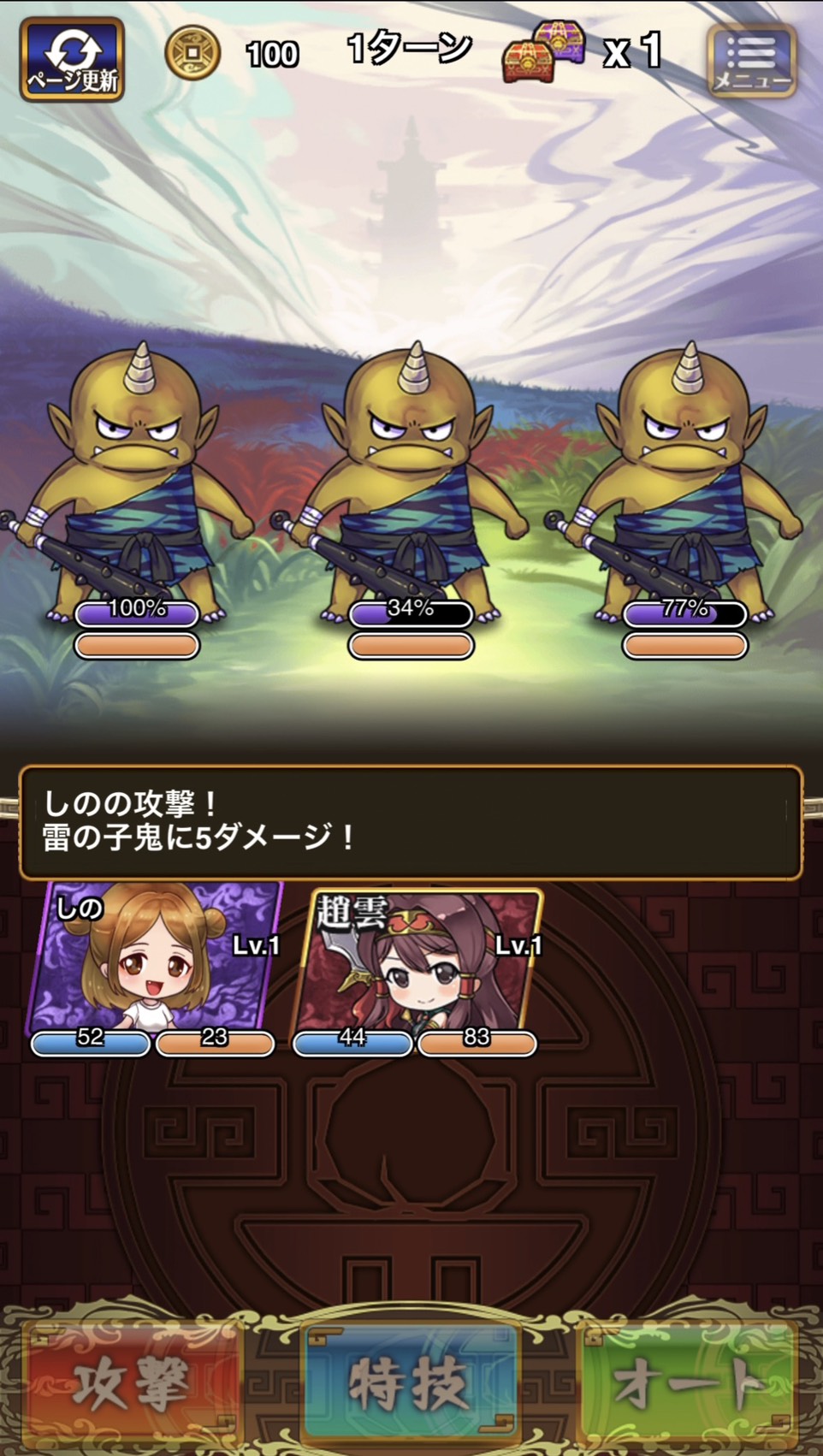This screenshot has width=823, height=1456.
Task: Select the しの character card
Action: pos(154,962)
